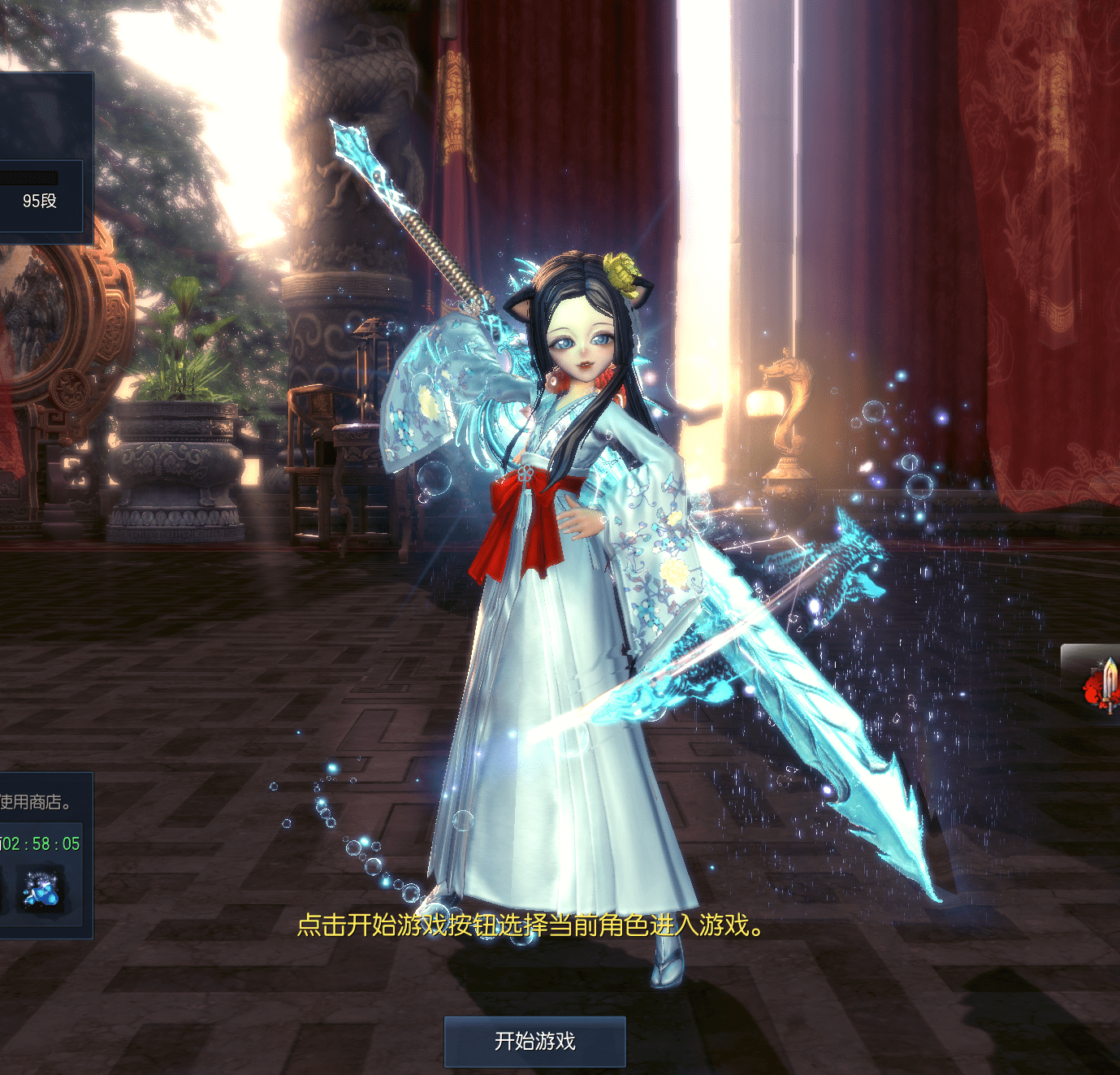Select the blue crystal item icon
Viewport: 1120px width, 1075px height.
tap(41, 890)
